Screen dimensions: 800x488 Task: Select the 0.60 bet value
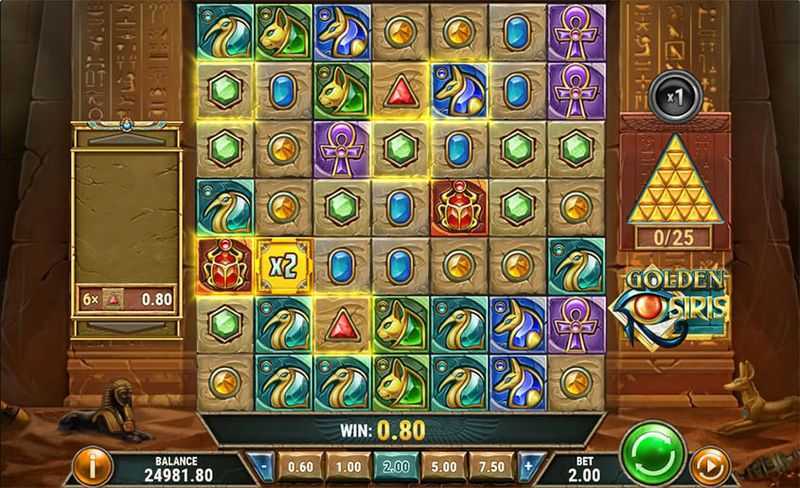[300, 466]
